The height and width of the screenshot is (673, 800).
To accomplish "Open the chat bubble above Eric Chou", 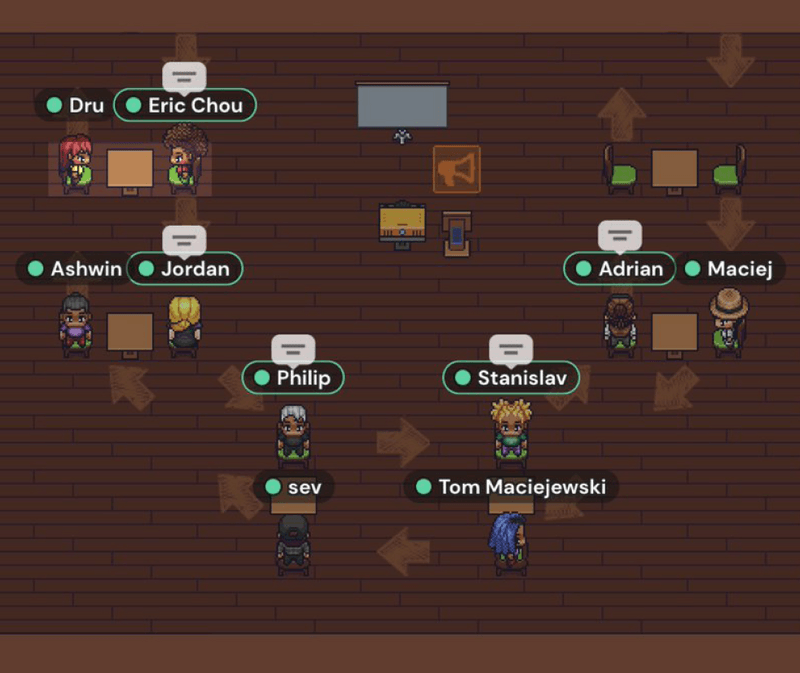I will (184, 77).
